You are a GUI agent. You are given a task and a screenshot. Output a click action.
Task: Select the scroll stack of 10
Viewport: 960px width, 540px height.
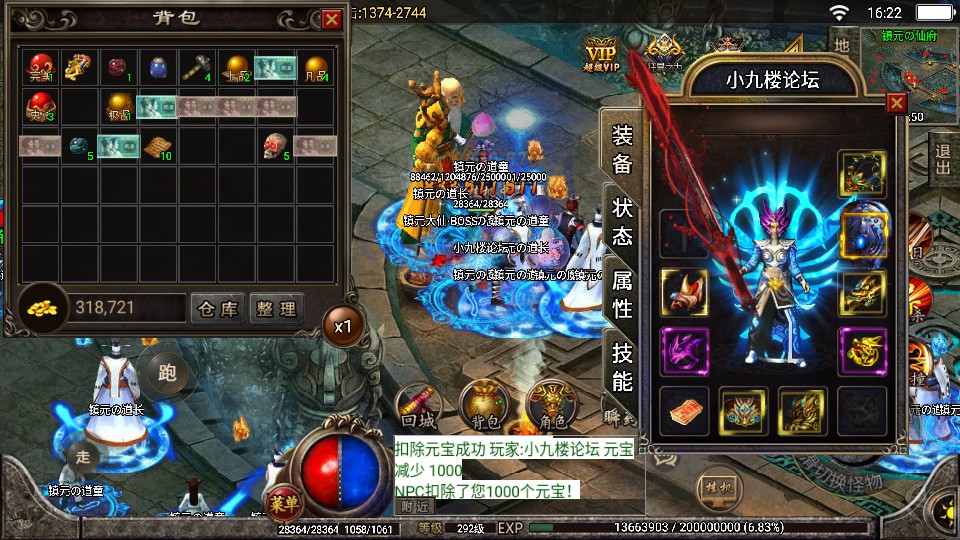156,146
